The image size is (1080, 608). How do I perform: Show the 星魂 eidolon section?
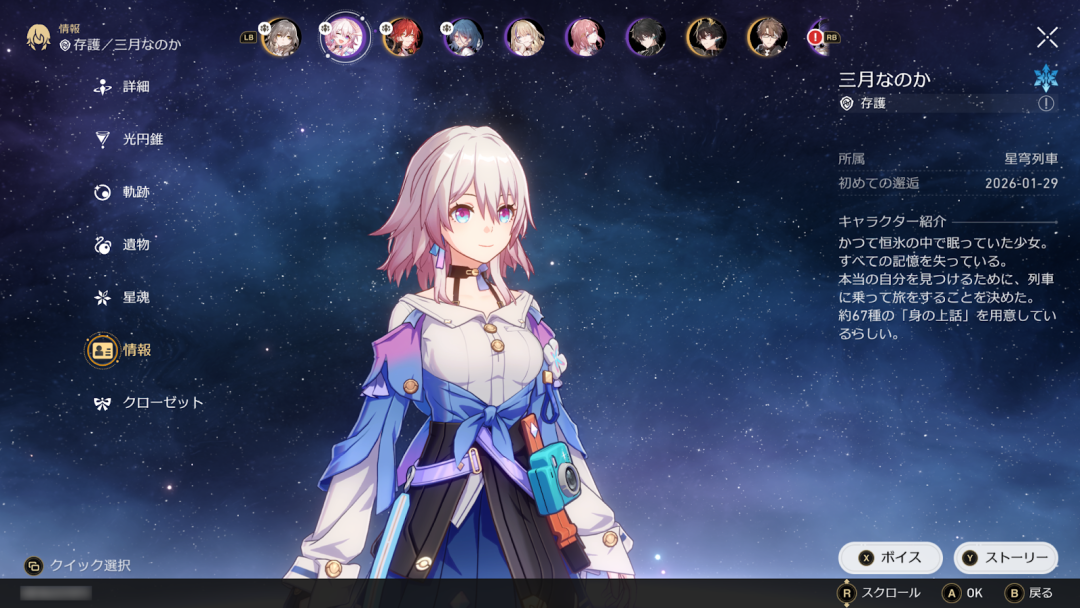click(x=135, y=298)
